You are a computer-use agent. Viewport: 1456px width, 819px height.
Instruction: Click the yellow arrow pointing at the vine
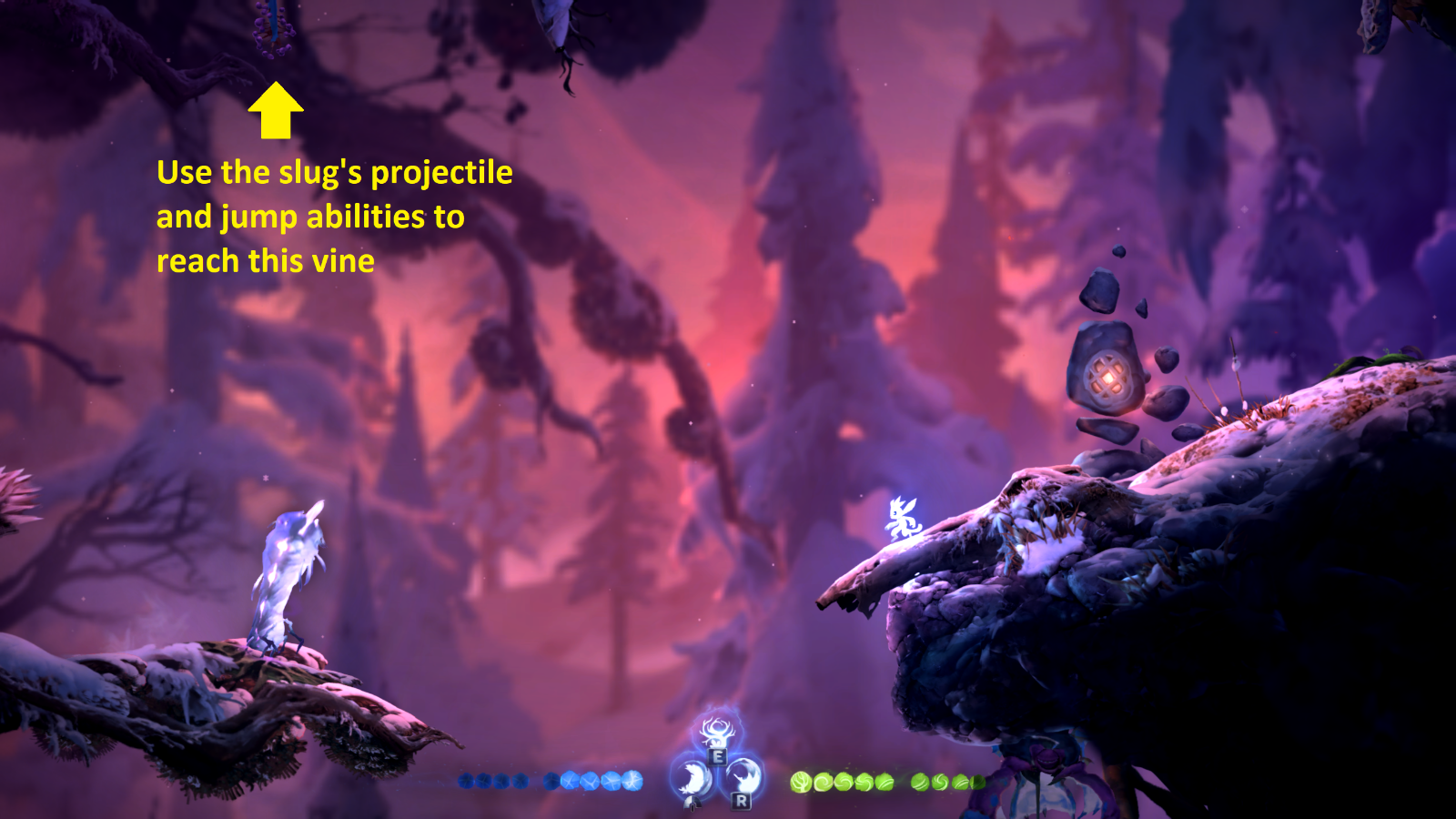point(275,109)
